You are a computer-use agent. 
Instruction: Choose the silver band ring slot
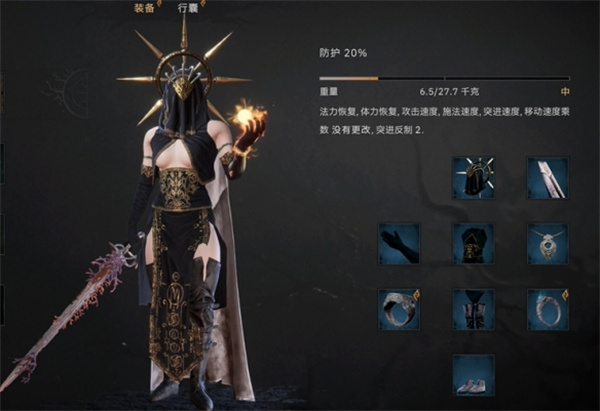[x=399, y=309]
